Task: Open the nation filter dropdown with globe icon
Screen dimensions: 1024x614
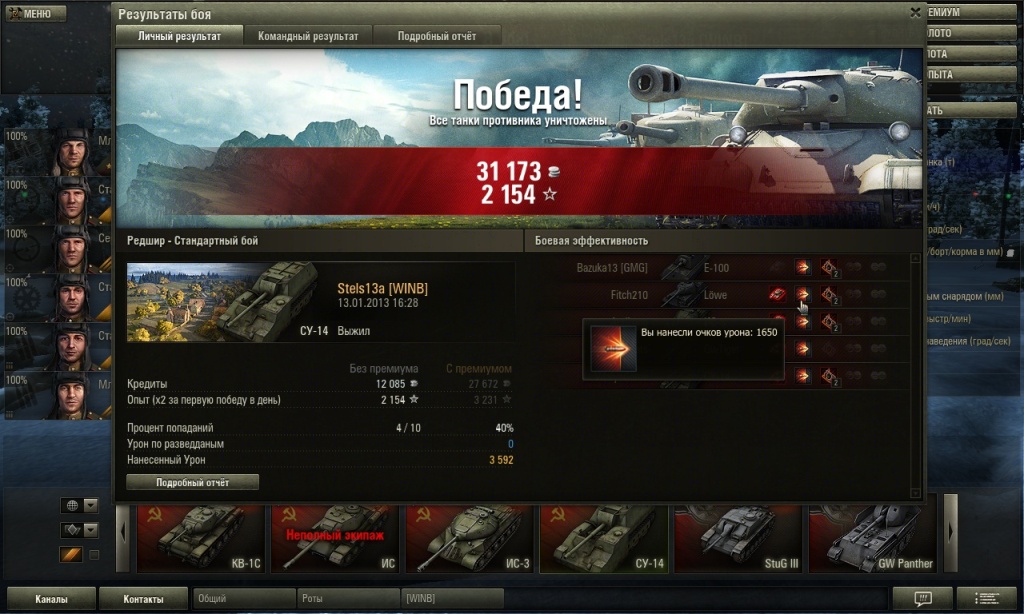Action: coord(80,505)
